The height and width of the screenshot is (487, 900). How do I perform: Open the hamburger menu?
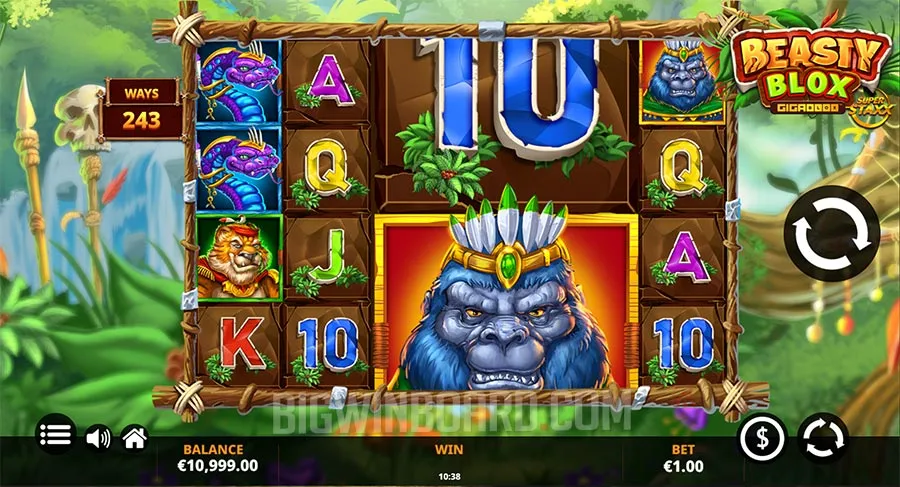click(x=57, y=435)
